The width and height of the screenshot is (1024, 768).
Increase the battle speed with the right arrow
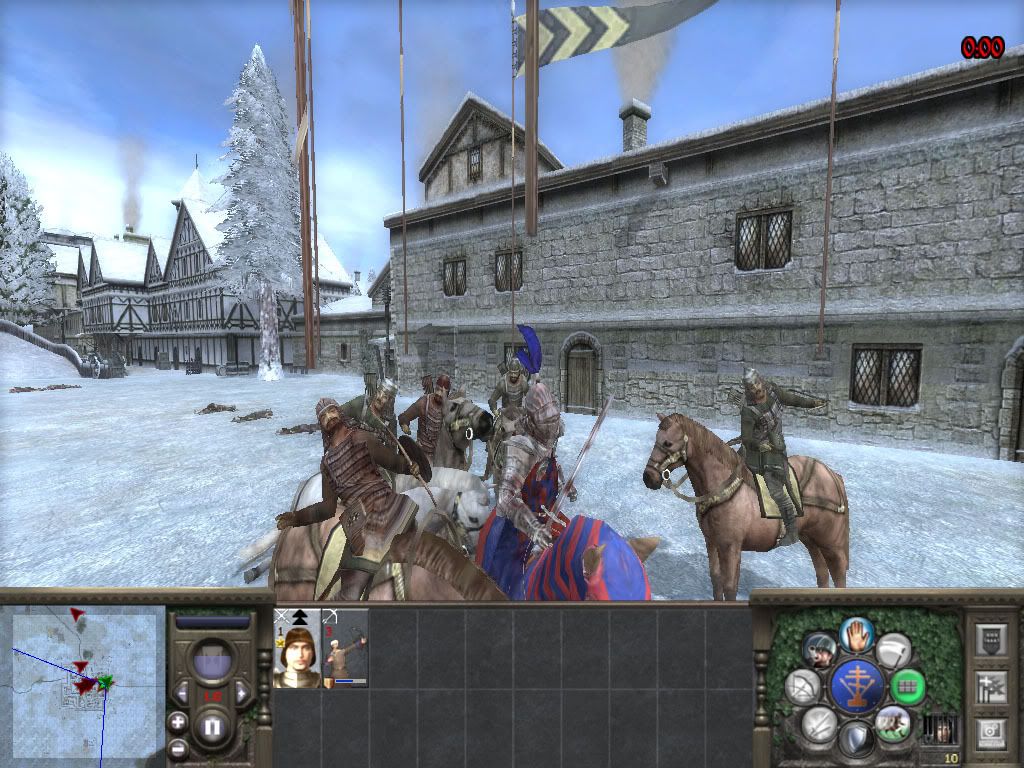coord(242,691)
